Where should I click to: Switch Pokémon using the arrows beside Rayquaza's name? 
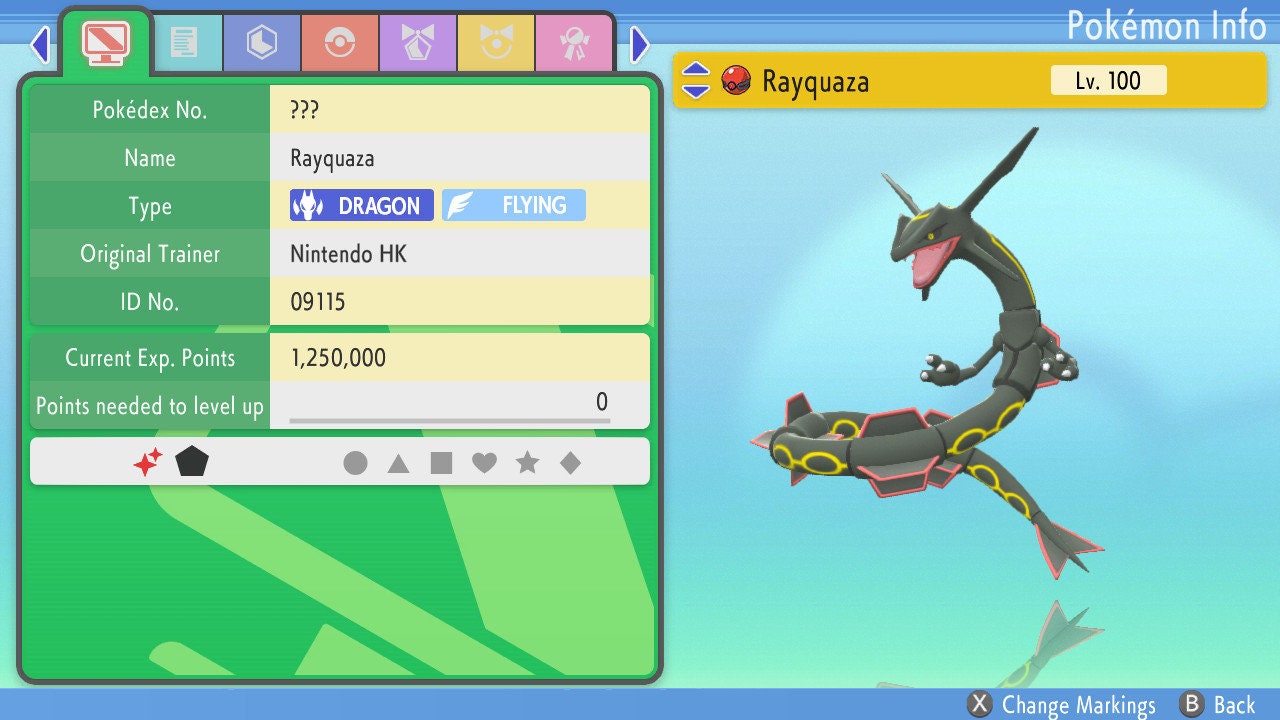point(696,80)
